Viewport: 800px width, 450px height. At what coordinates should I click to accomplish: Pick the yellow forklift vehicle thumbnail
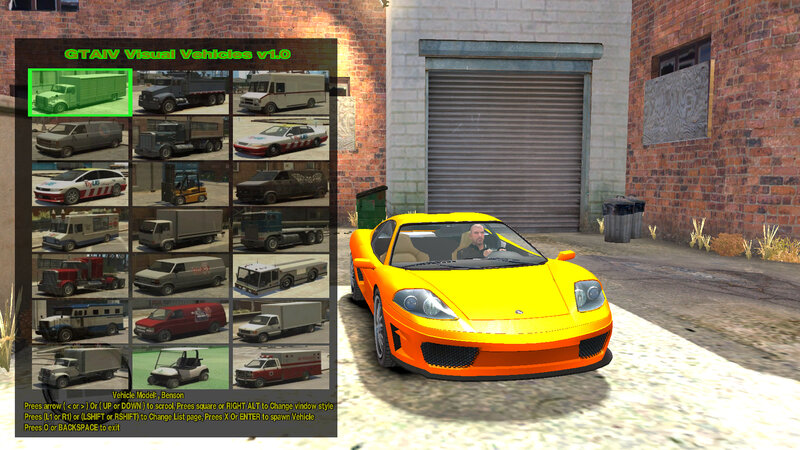pyautogui.click(x=181, y=184)
